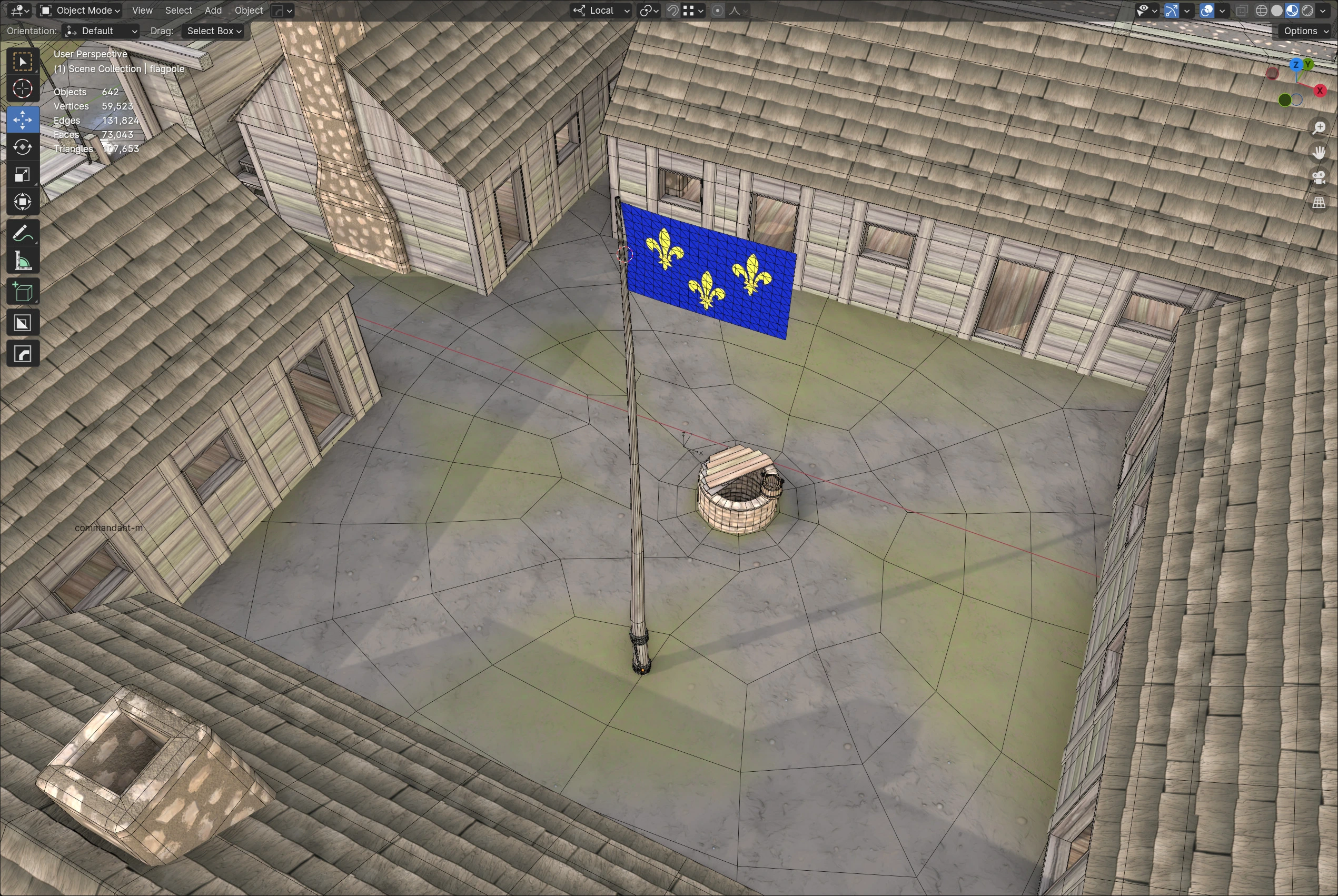Enable proportional editing

pyautogui.click(x=717, y=11)
